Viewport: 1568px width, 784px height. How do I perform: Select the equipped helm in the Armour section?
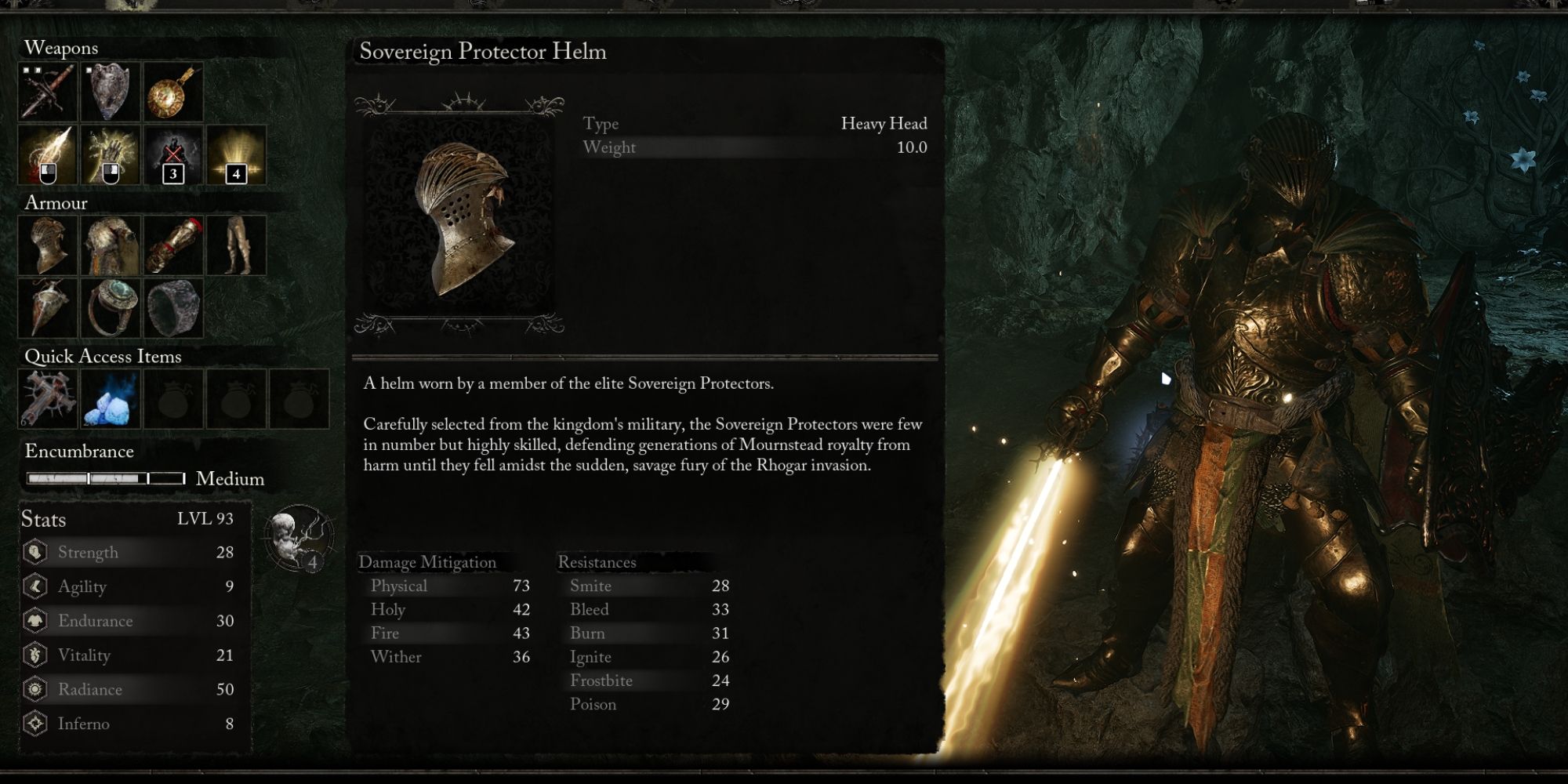point(45,245)
